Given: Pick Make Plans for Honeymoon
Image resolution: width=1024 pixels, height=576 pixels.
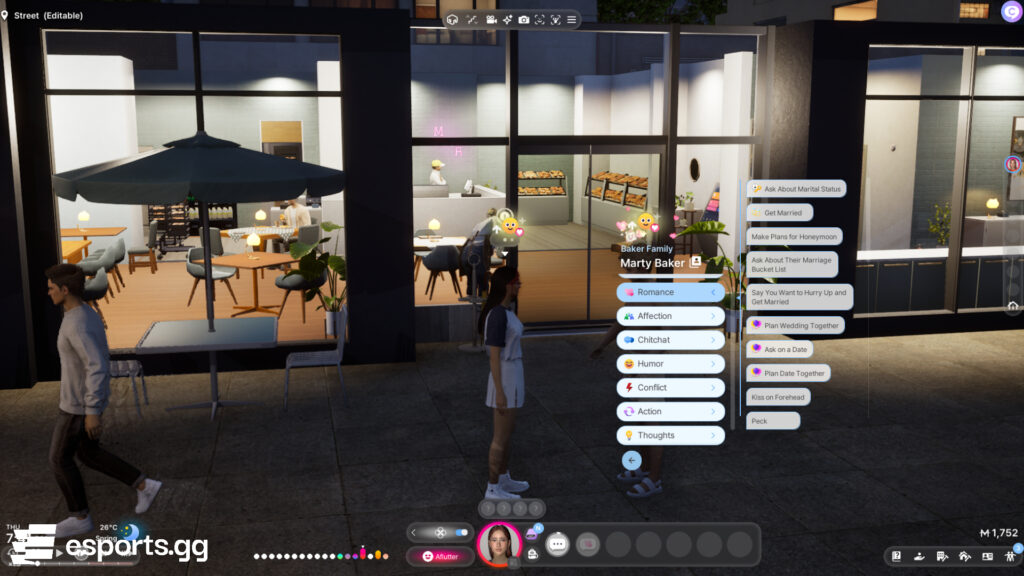Looking at the screenshot, I should (795, 237).
